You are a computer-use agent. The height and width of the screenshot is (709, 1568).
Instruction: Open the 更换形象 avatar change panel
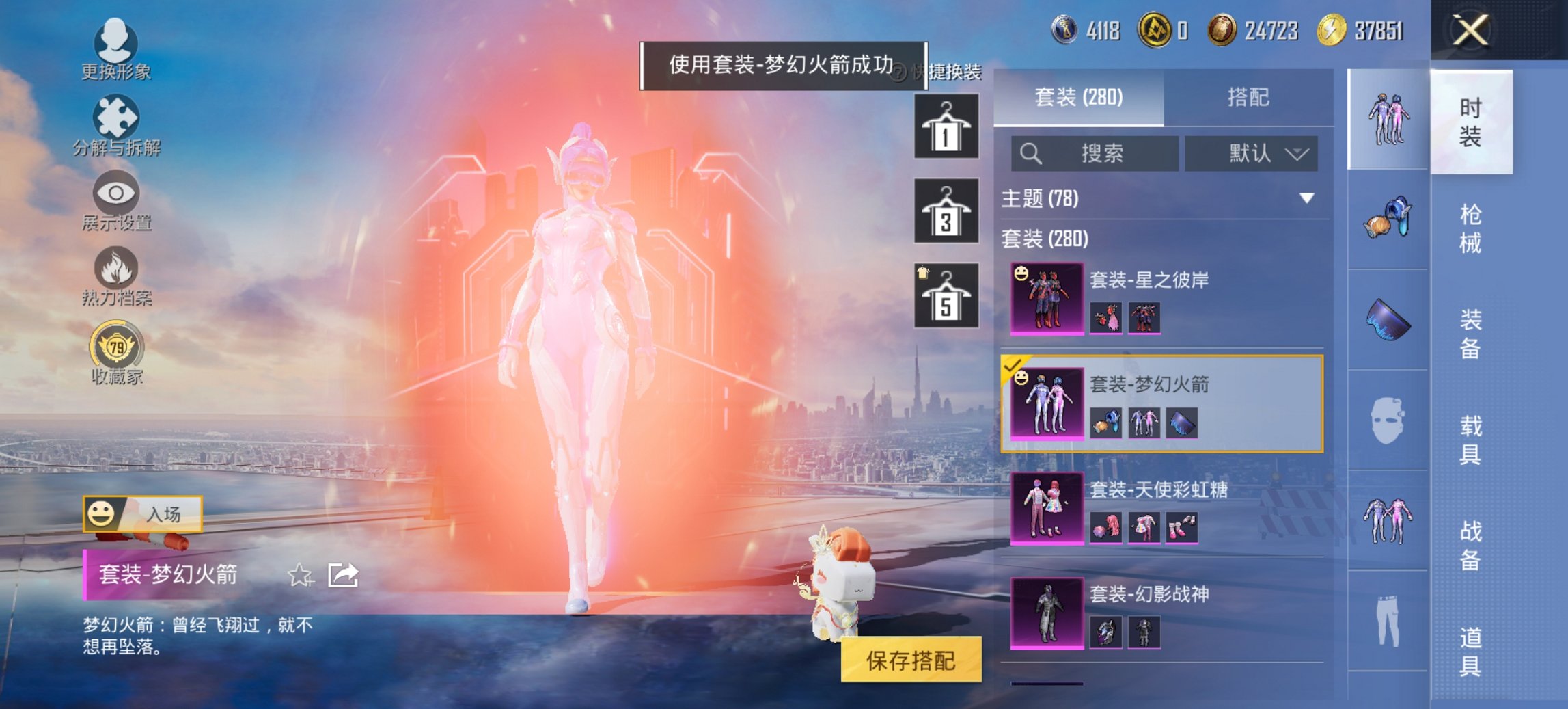[116, 46]
